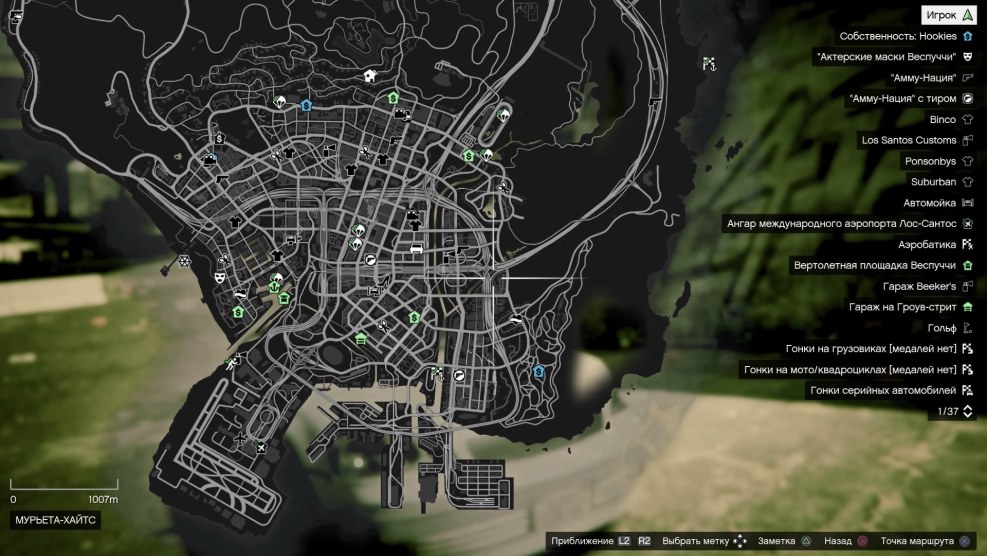Click the white house marker on the map
The height and width of the screenshot is (556, 987).
click(370, 75)
